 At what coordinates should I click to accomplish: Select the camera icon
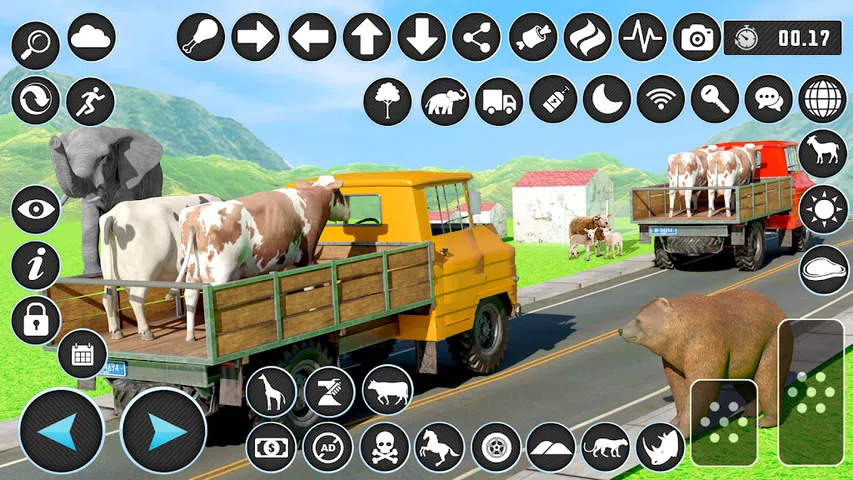coord(697,38)
